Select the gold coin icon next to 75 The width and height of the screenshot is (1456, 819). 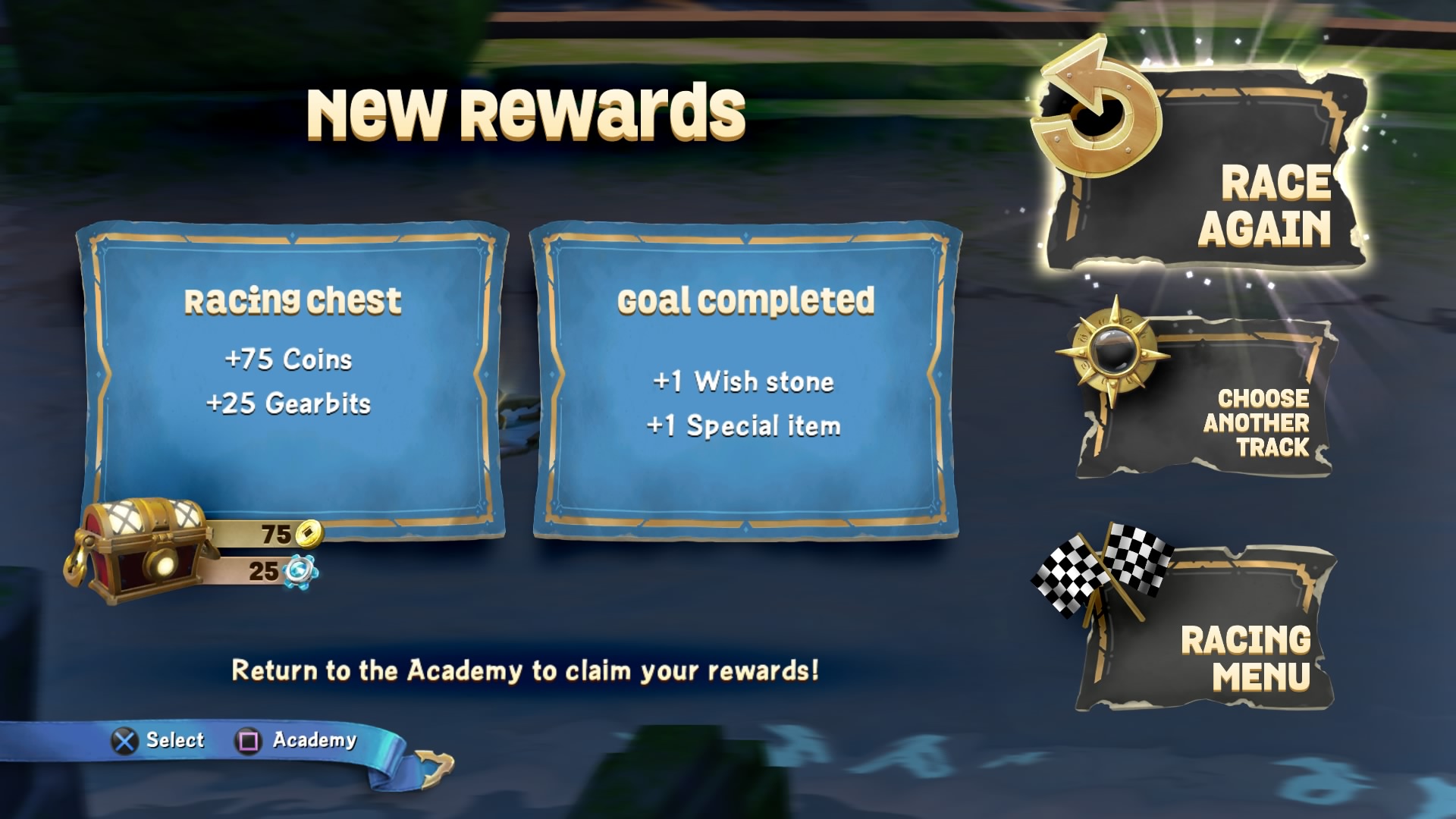(310, 533)
